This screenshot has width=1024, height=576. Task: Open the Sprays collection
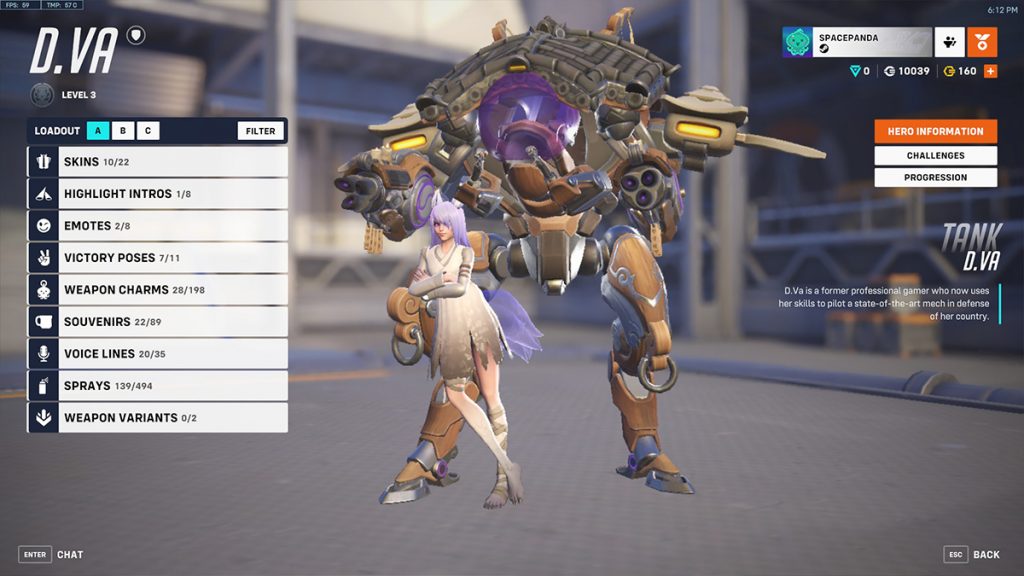[158, 386]
